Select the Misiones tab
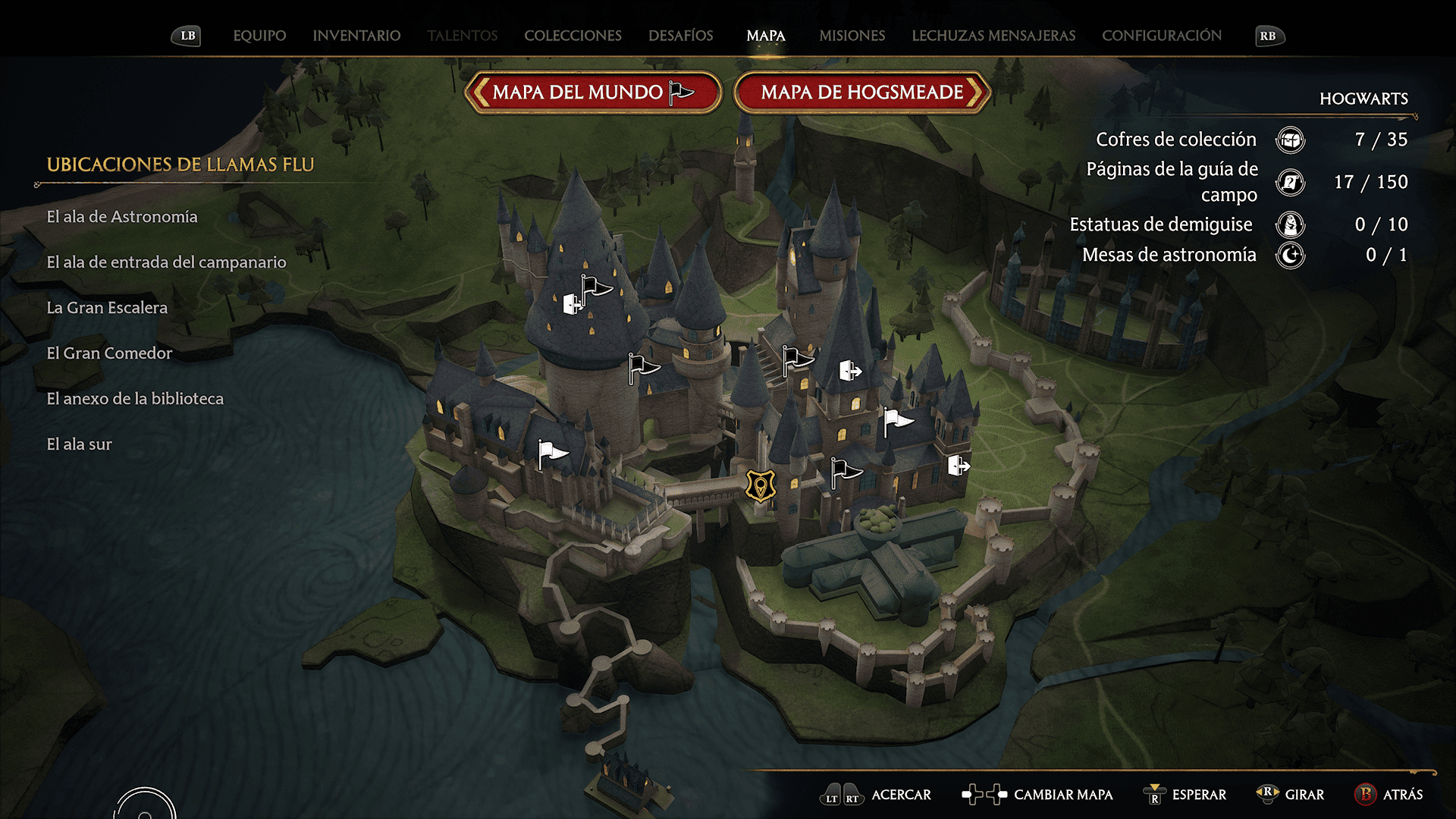 click(852, 36)
